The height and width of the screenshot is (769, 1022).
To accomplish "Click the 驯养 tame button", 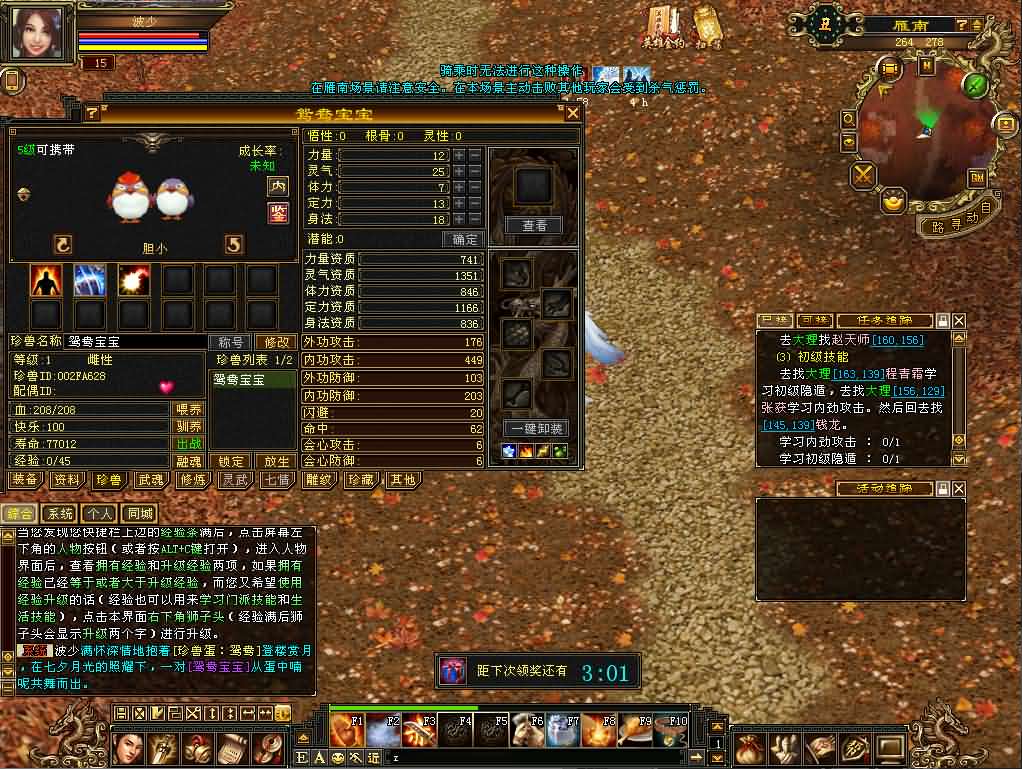I will tap(188, 426).
